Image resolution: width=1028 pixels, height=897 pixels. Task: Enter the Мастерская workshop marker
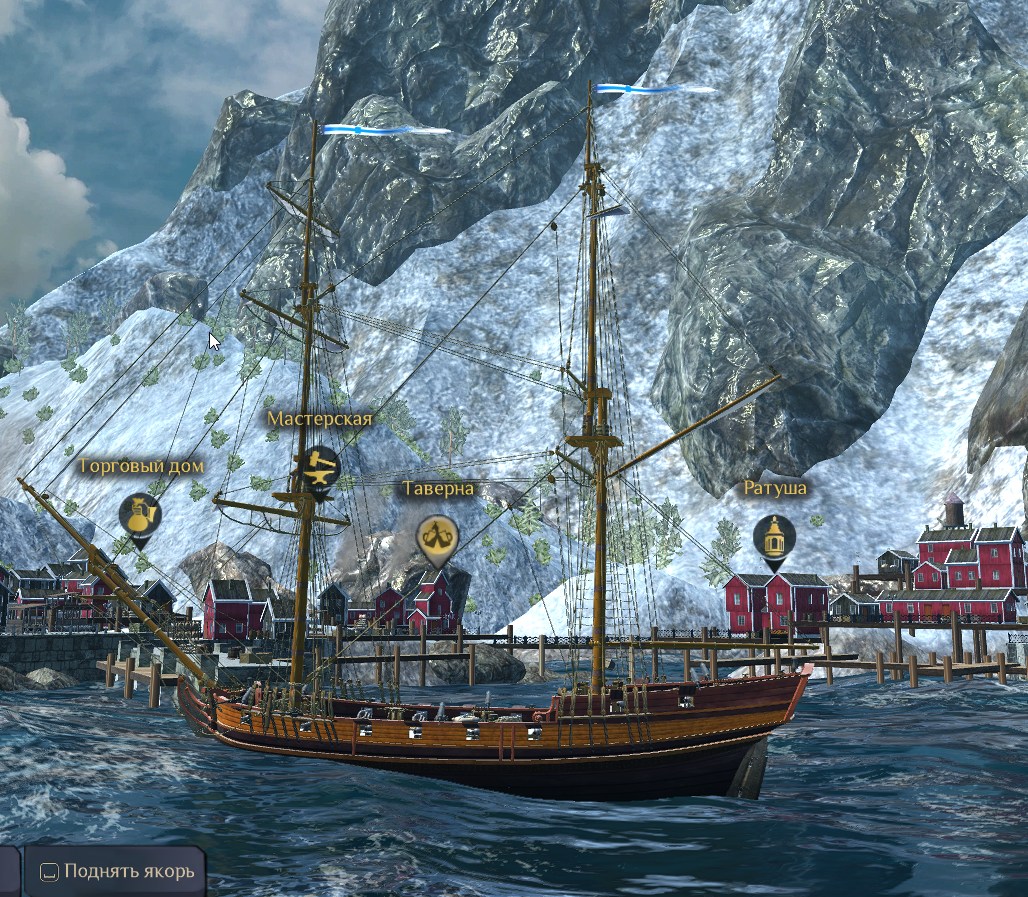click(320, 467)
